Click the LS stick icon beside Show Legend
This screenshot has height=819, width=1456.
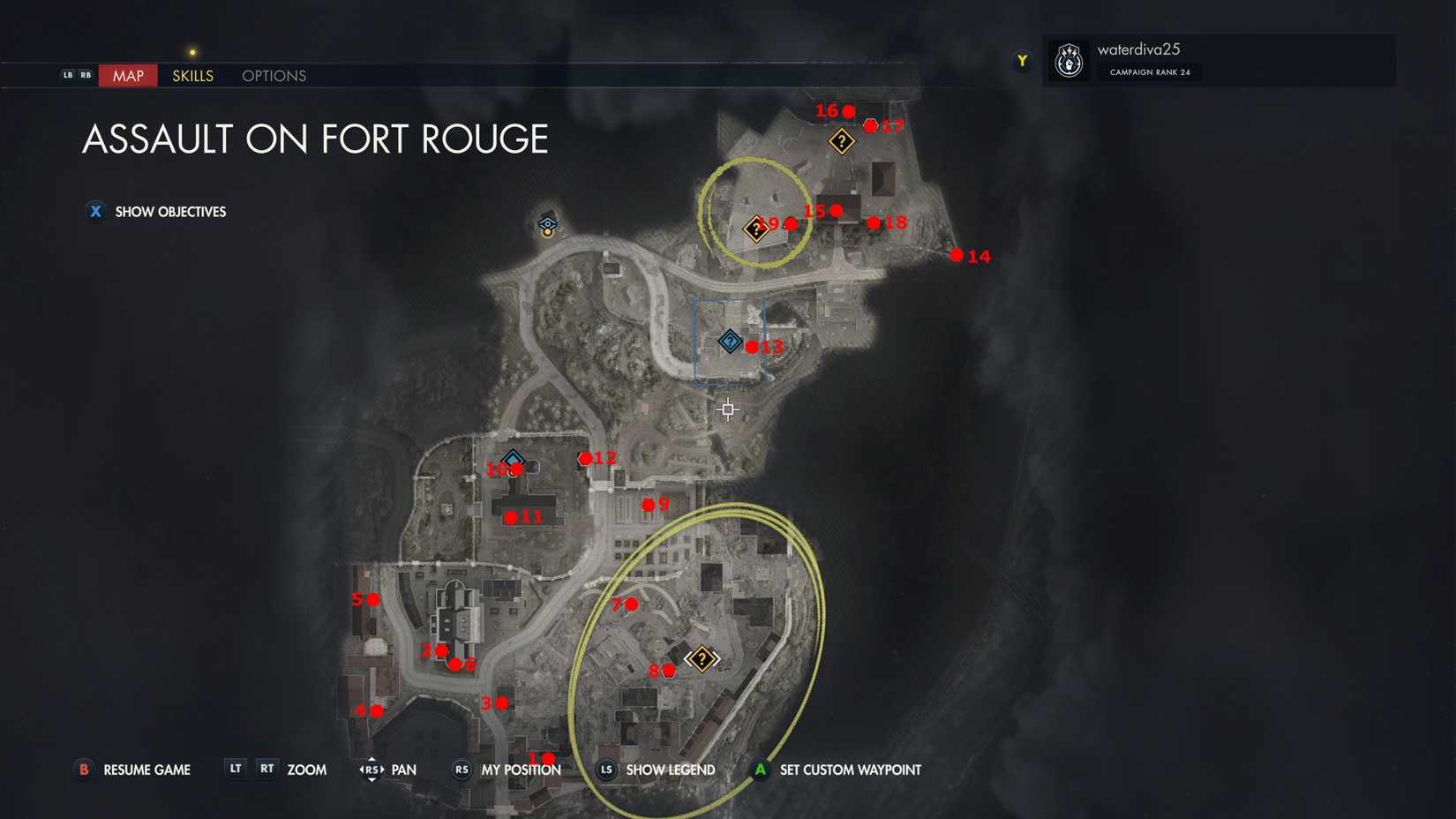pos(605,770)
